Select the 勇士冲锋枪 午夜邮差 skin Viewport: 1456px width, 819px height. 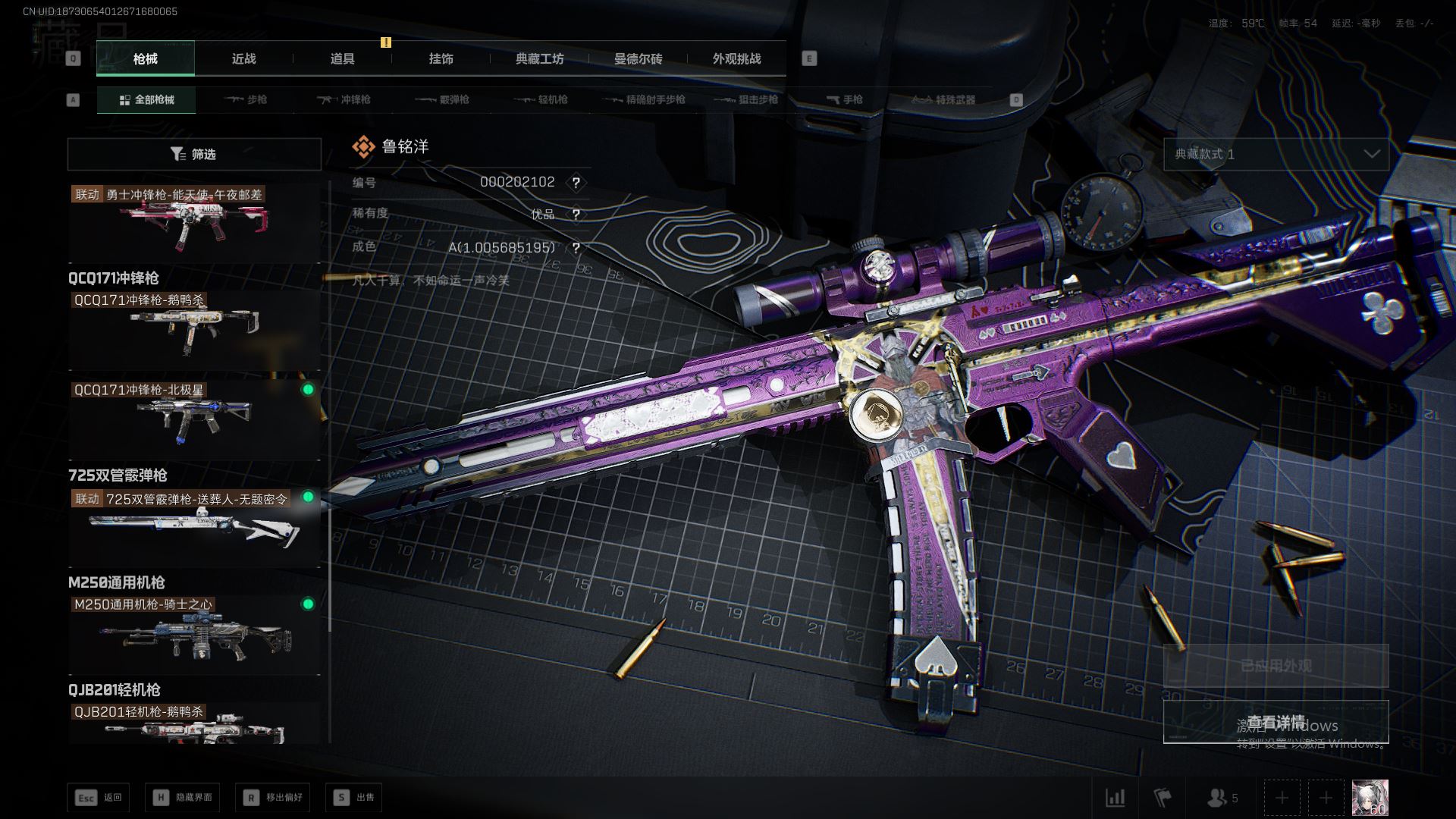click(194, 222)
